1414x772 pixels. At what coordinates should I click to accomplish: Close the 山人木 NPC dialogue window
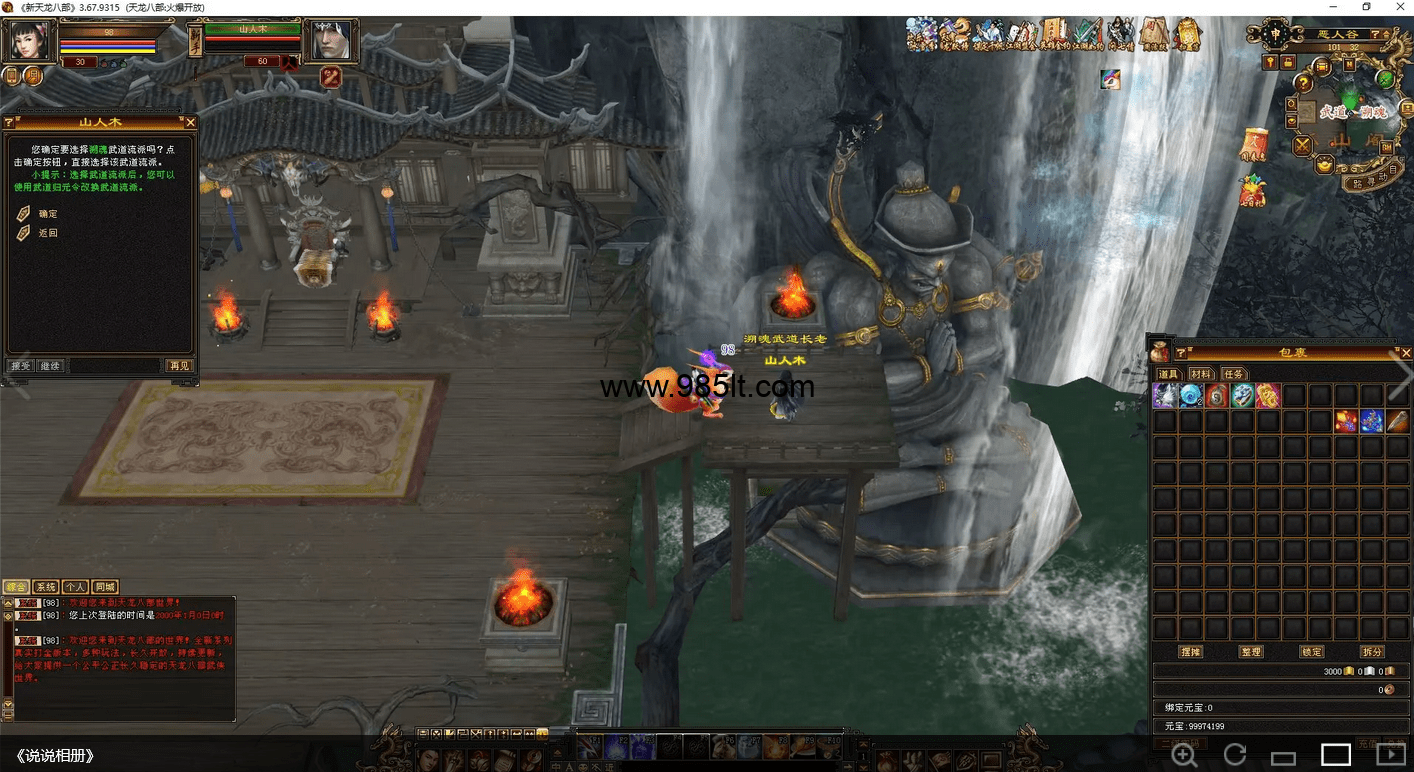[x=191, y=122]
